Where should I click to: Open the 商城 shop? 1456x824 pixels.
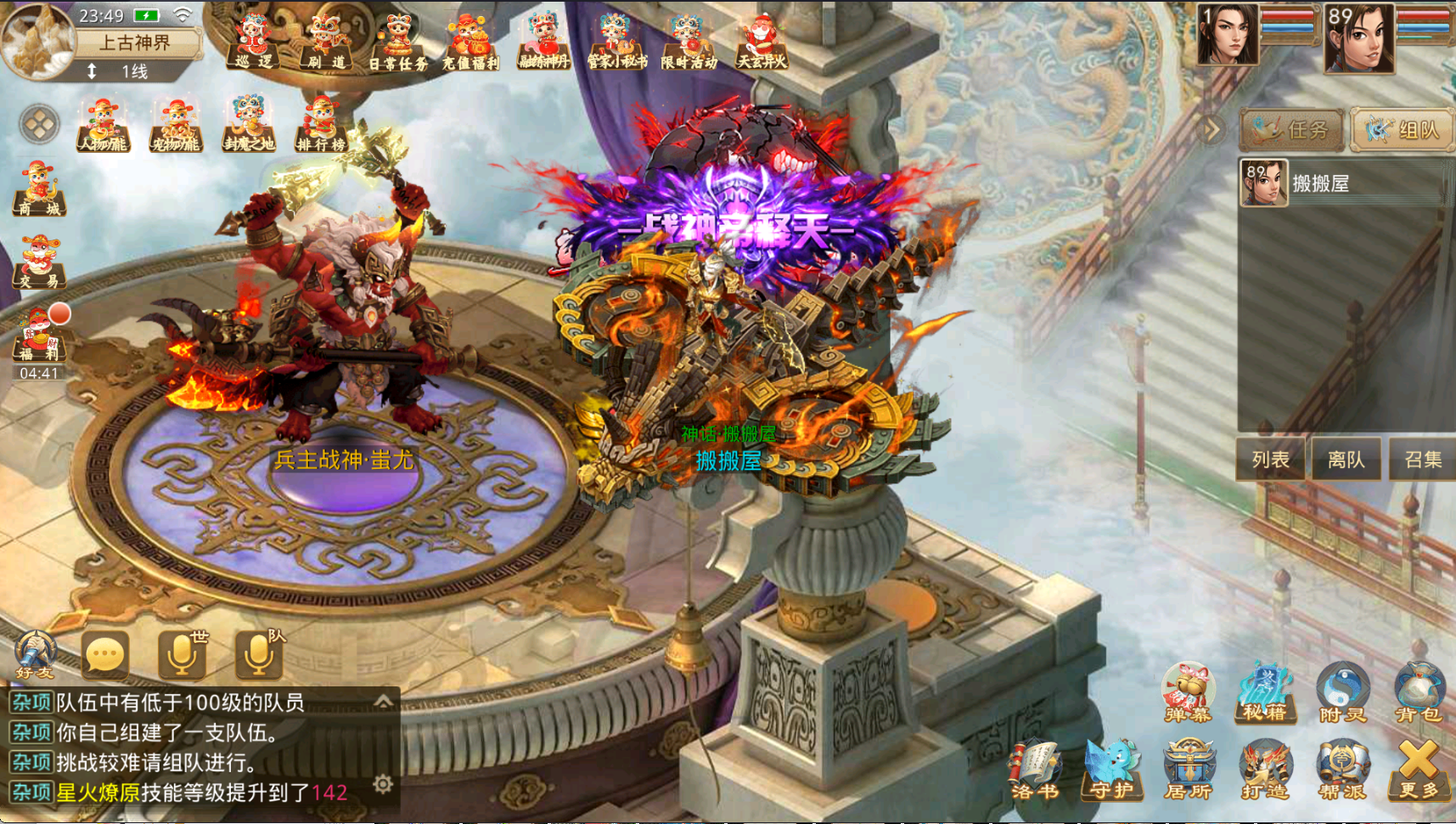[38, 188]
